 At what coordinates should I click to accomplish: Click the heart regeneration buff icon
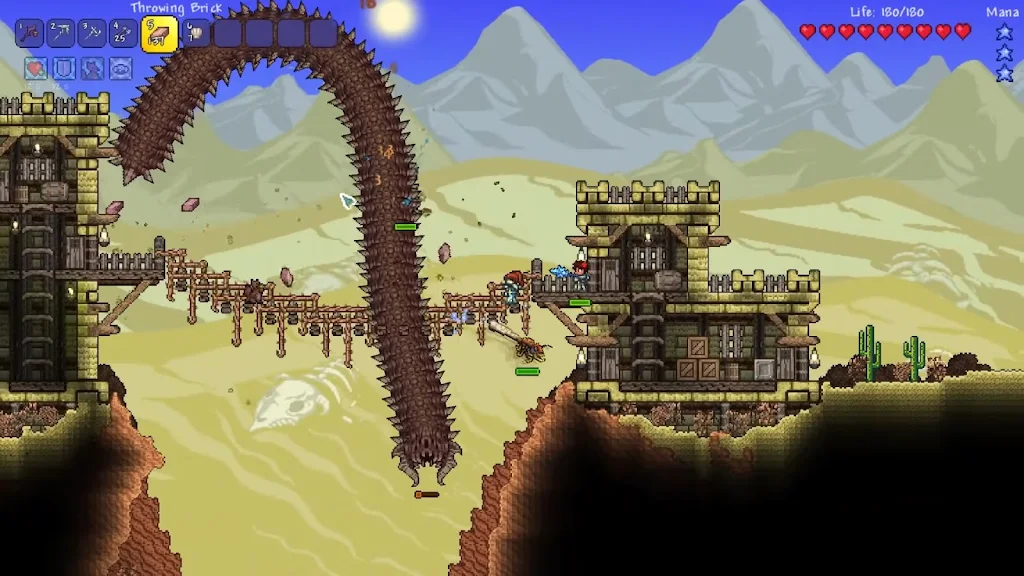tap(36, 69)
